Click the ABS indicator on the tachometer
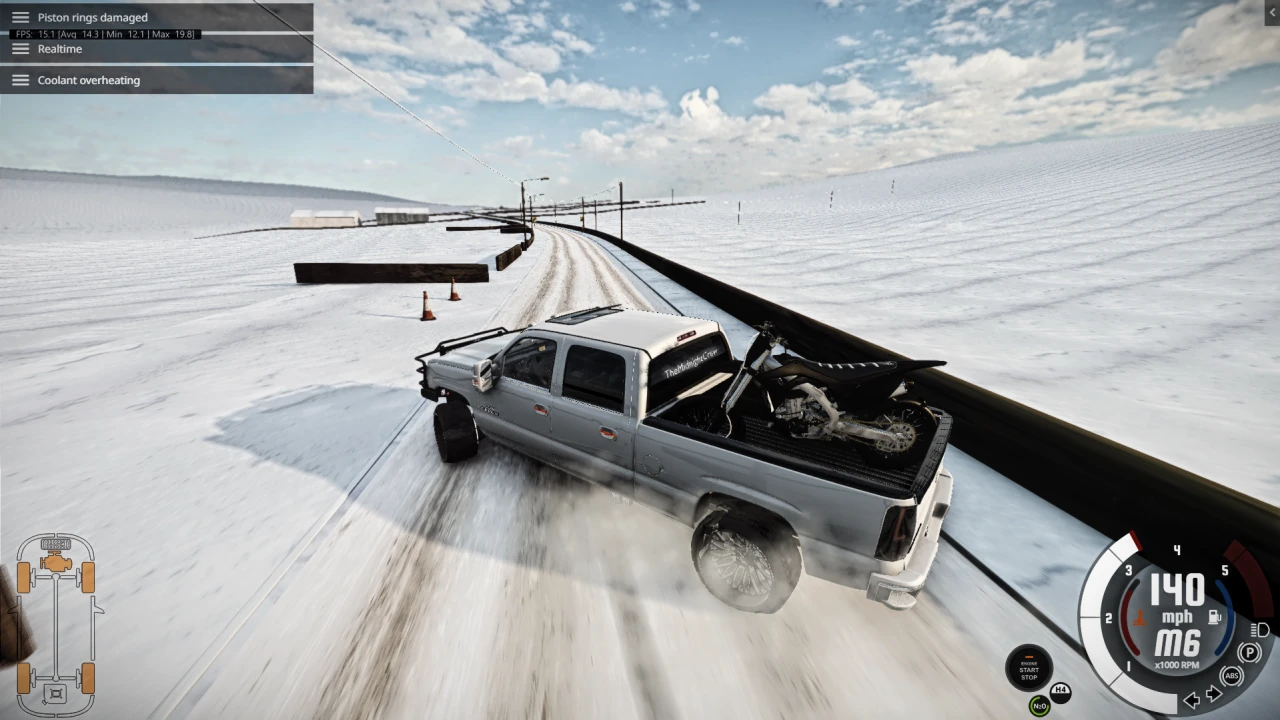 pyautogui.click(x=1232, y=675)
